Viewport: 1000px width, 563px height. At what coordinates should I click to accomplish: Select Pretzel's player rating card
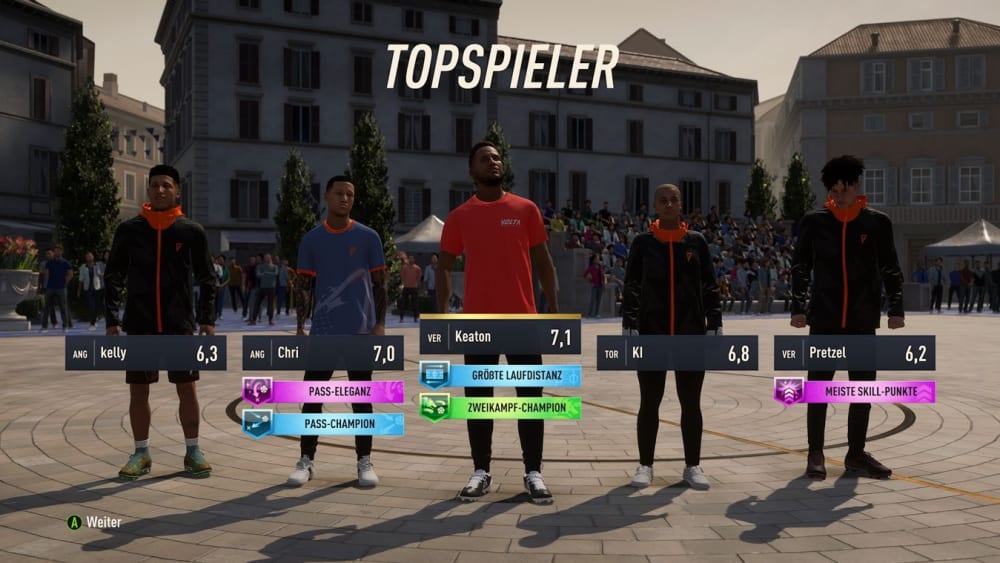coord(854,353)
